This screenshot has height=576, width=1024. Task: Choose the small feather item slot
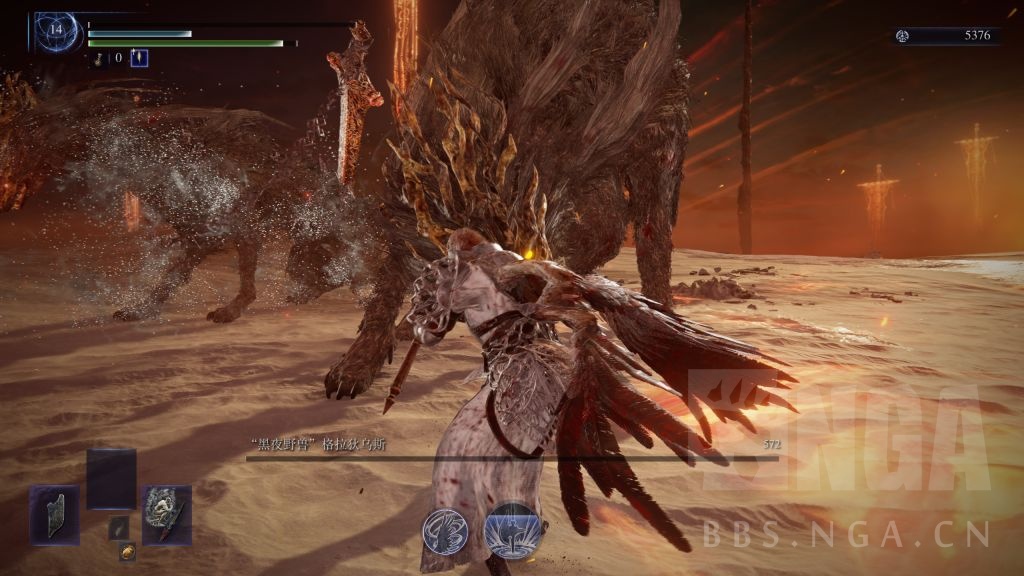pos(119,527)
